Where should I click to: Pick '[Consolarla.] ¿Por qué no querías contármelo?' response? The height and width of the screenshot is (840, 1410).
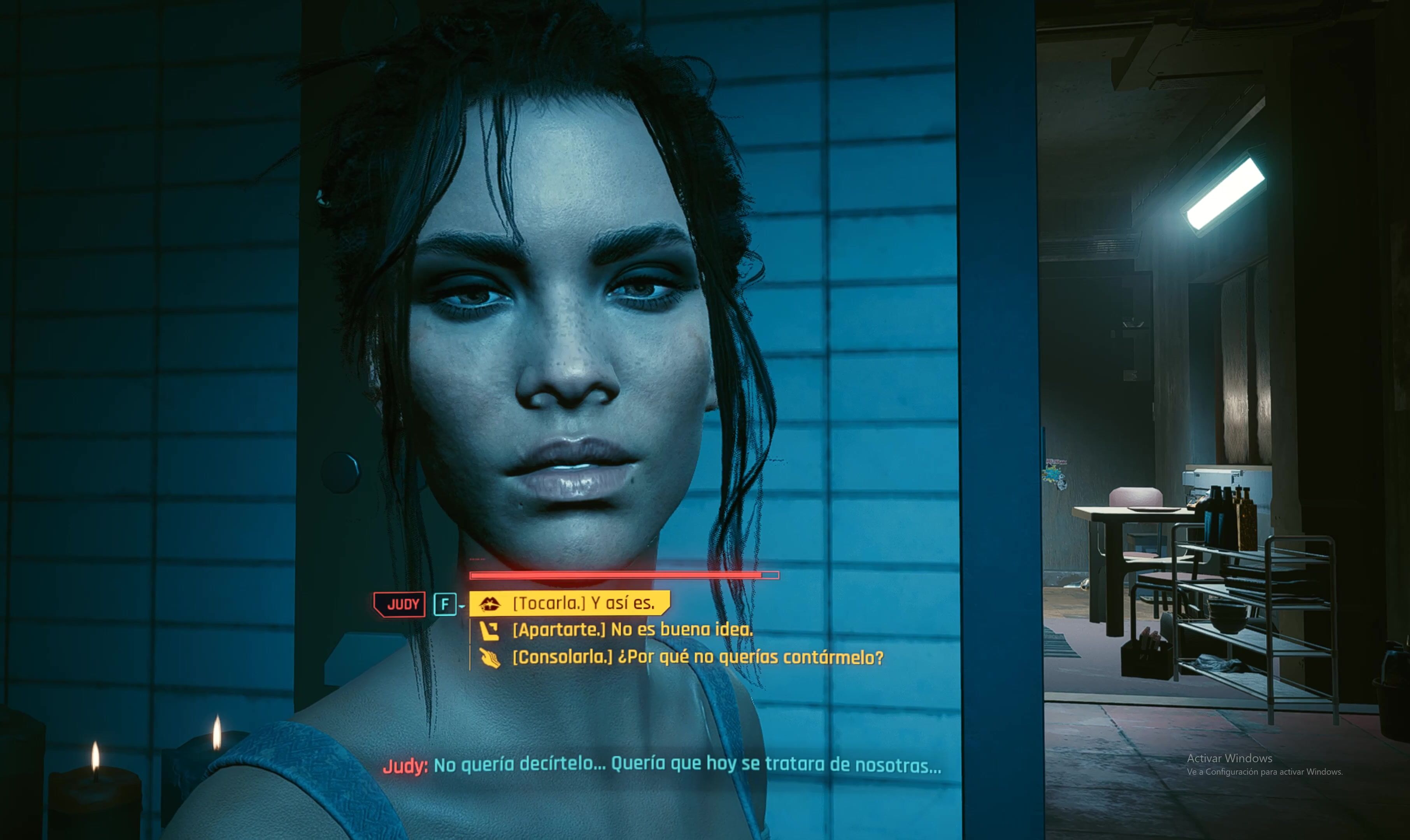coord(697,657)
